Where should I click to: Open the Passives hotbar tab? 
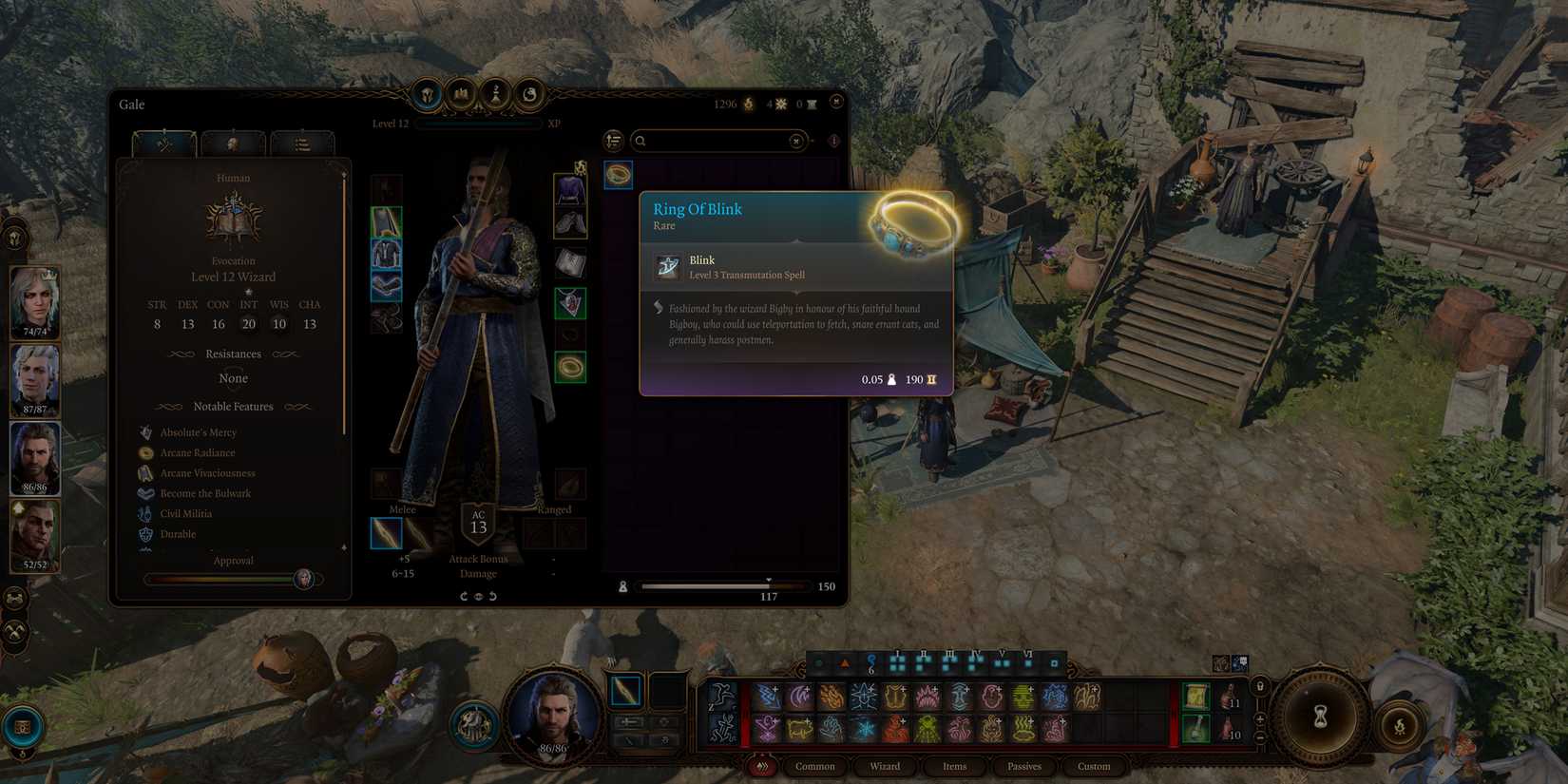pos(1023,766)
